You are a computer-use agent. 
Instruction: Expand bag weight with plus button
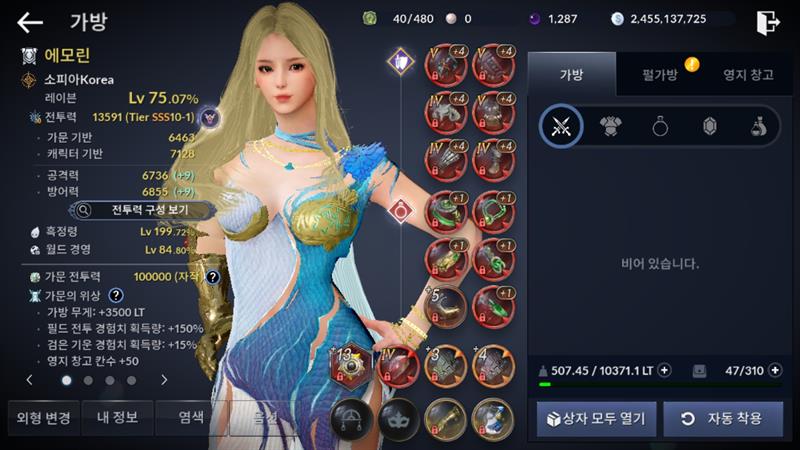[665, 370]
